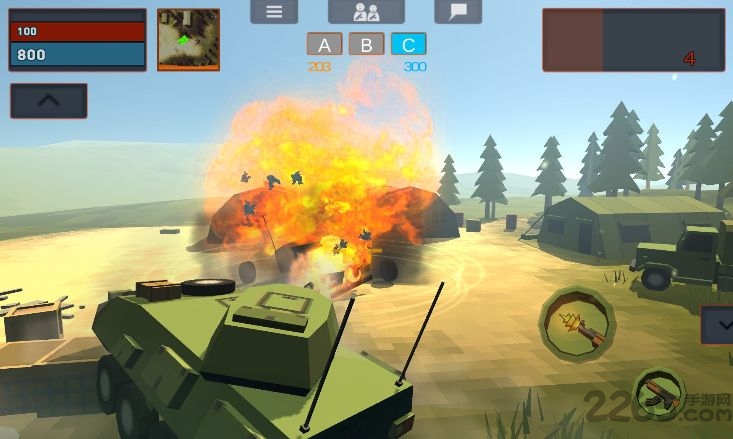Show the players list
Viewport: 733px width, 439px height.
[x=366, y=12]
